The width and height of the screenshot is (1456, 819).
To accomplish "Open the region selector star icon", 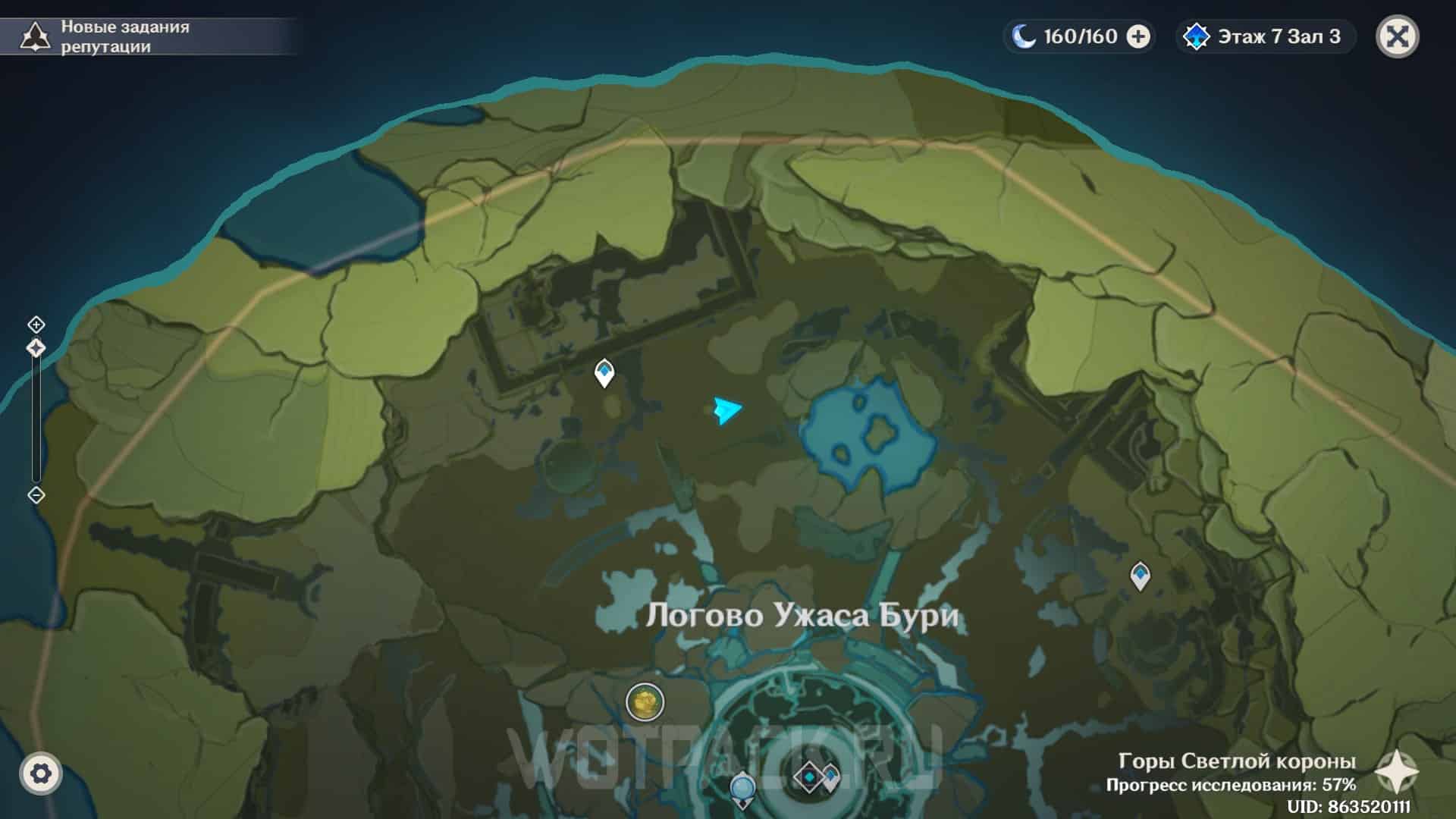I will (1396, 772).
